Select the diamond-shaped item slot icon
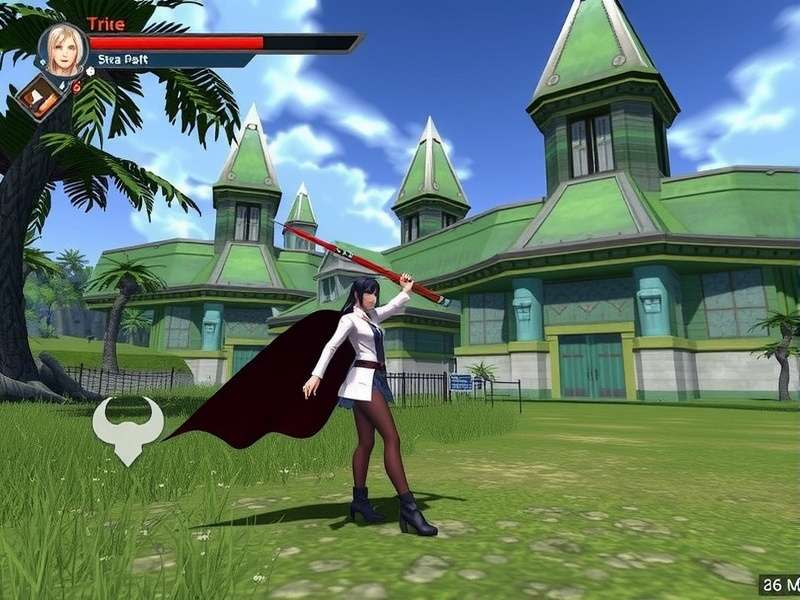 pyautogui.click(x=38, y=97)
